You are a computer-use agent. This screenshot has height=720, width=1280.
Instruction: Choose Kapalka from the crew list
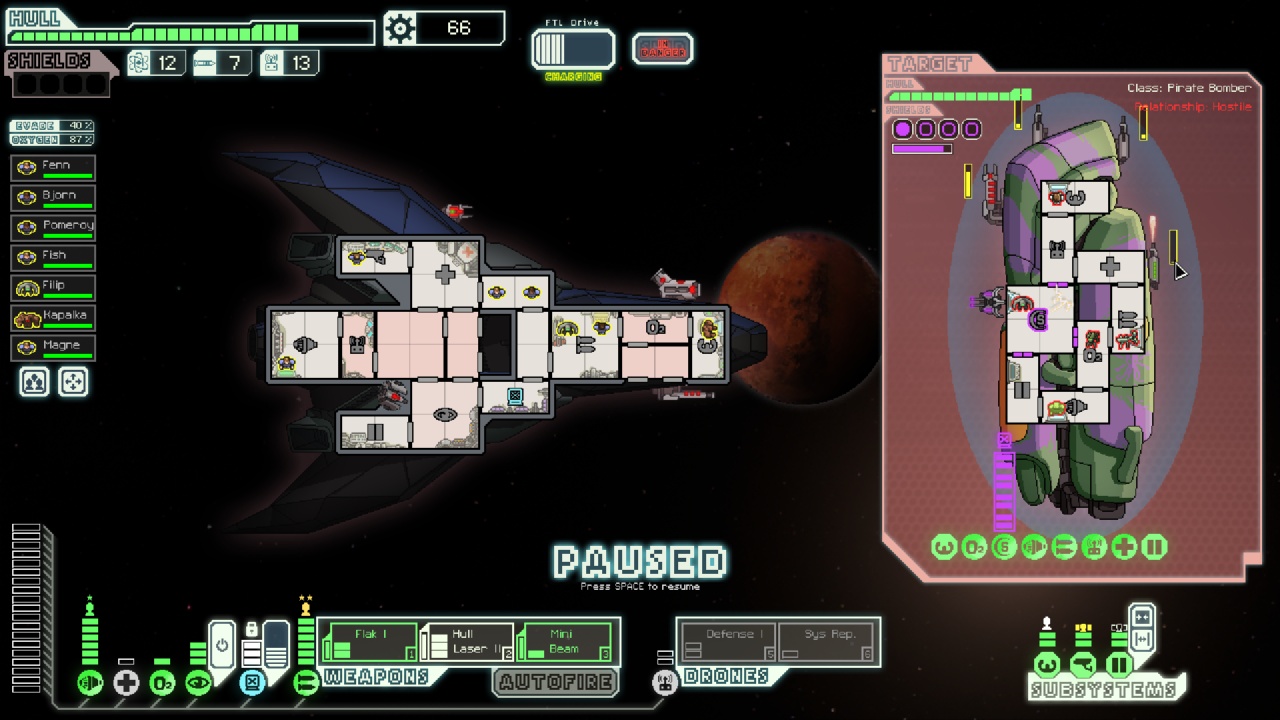[54, 317]
